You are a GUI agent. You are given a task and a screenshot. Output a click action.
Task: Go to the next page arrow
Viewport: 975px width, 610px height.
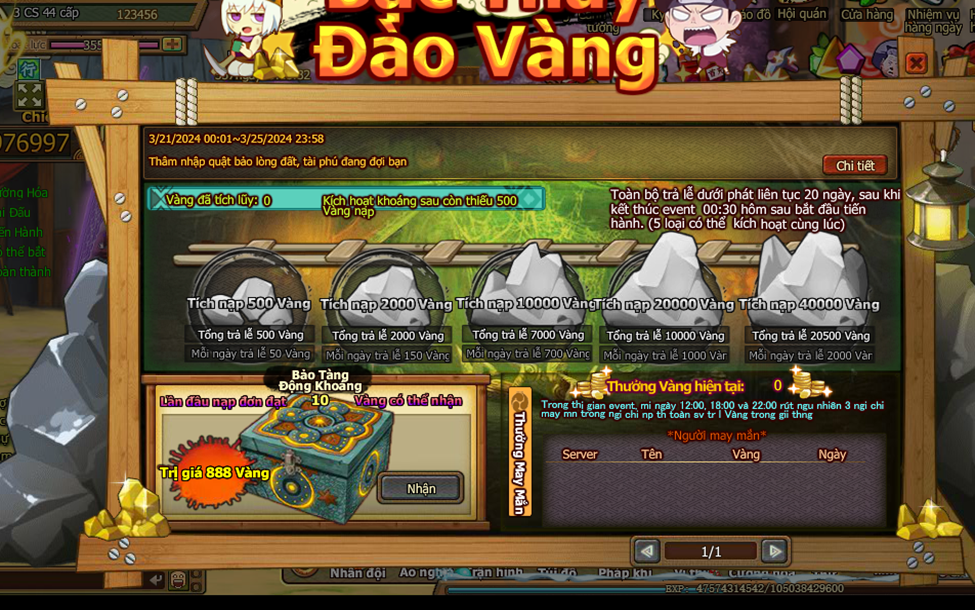(774, 551)
